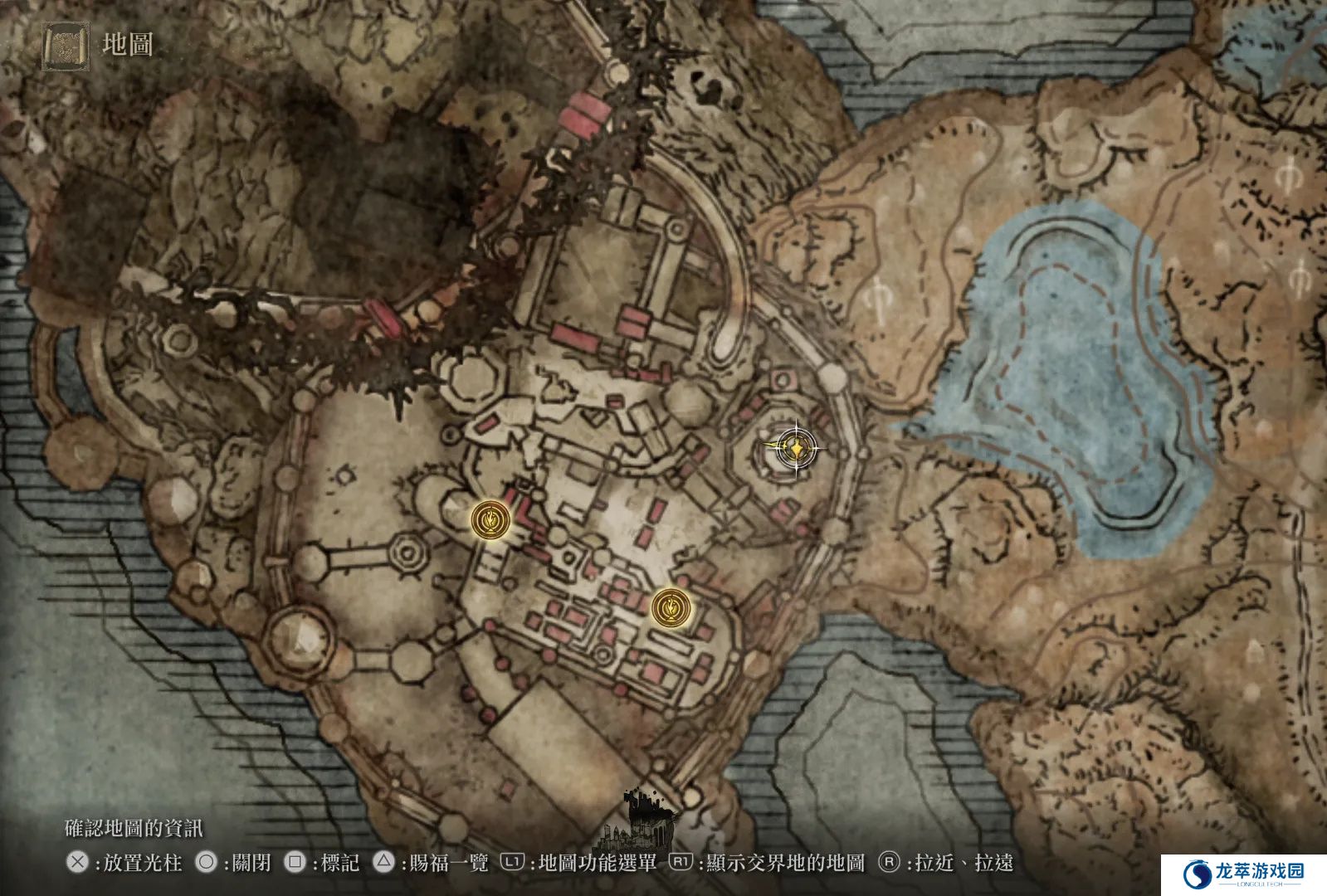
Task: Select the grace marker among the red-roofed buildings
Action: tap(671, 608)
